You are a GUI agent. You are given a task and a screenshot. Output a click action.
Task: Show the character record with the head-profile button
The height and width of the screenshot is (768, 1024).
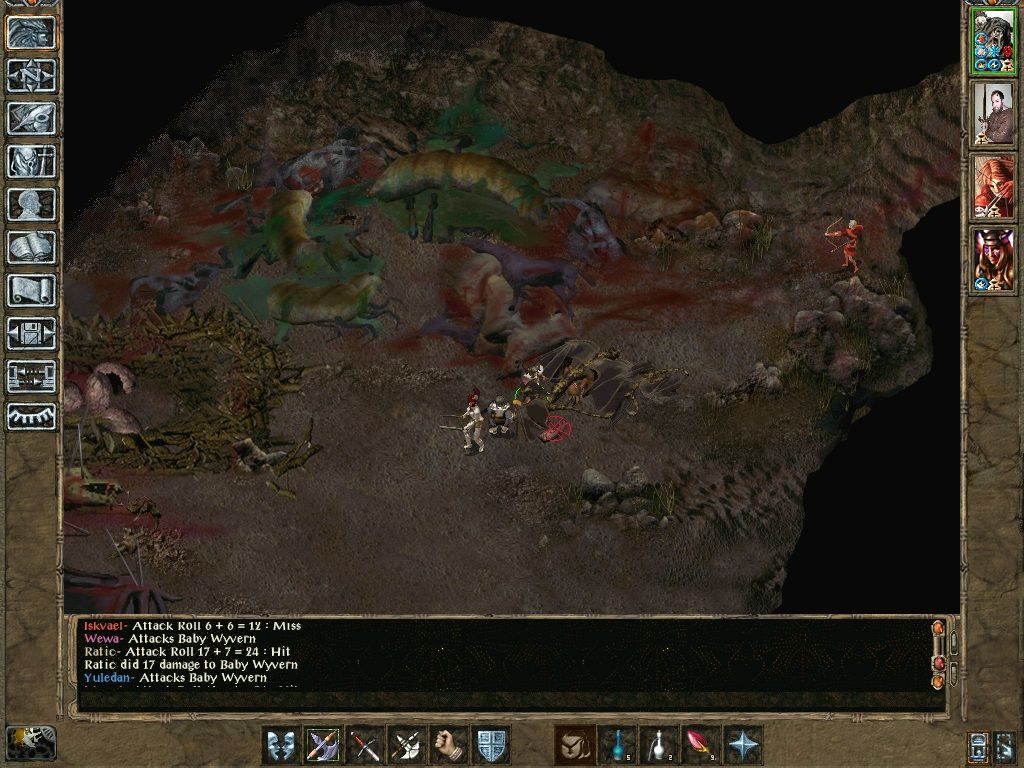tap(31, 205)
